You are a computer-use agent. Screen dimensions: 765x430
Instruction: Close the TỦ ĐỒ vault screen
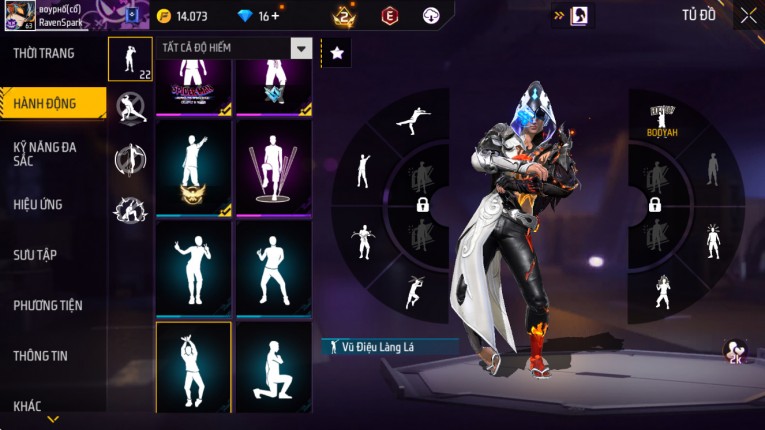[748, 16]
